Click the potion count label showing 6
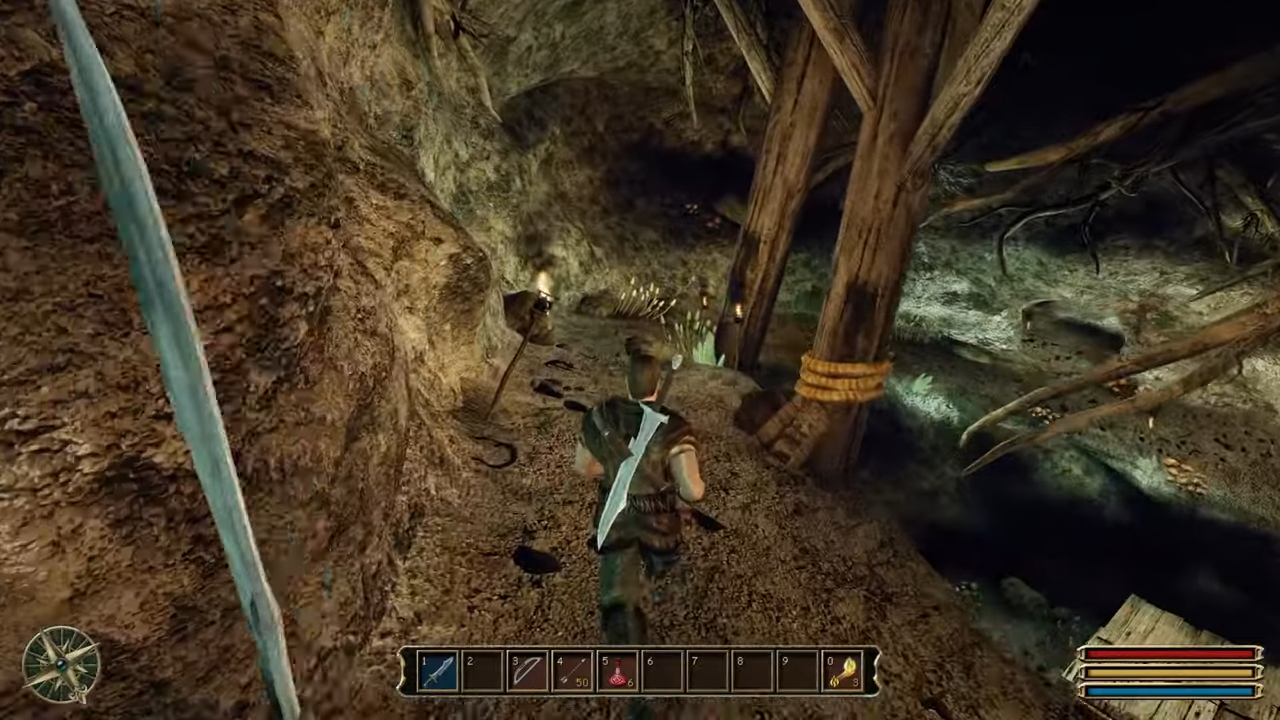Viewport: 1280px width, 720px height. point(630,684)
